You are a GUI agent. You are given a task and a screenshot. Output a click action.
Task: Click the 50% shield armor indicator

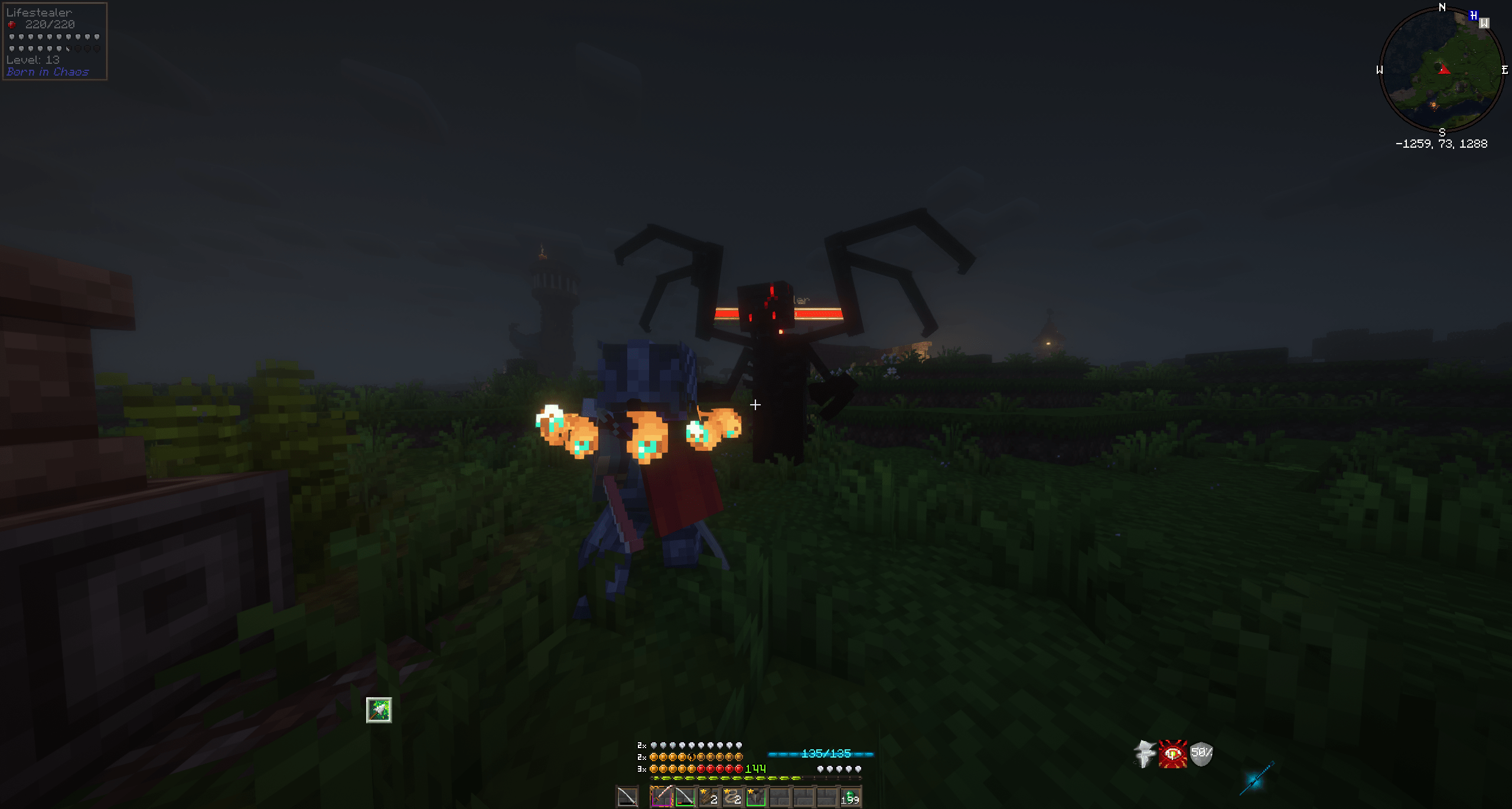pos(1202,753)
